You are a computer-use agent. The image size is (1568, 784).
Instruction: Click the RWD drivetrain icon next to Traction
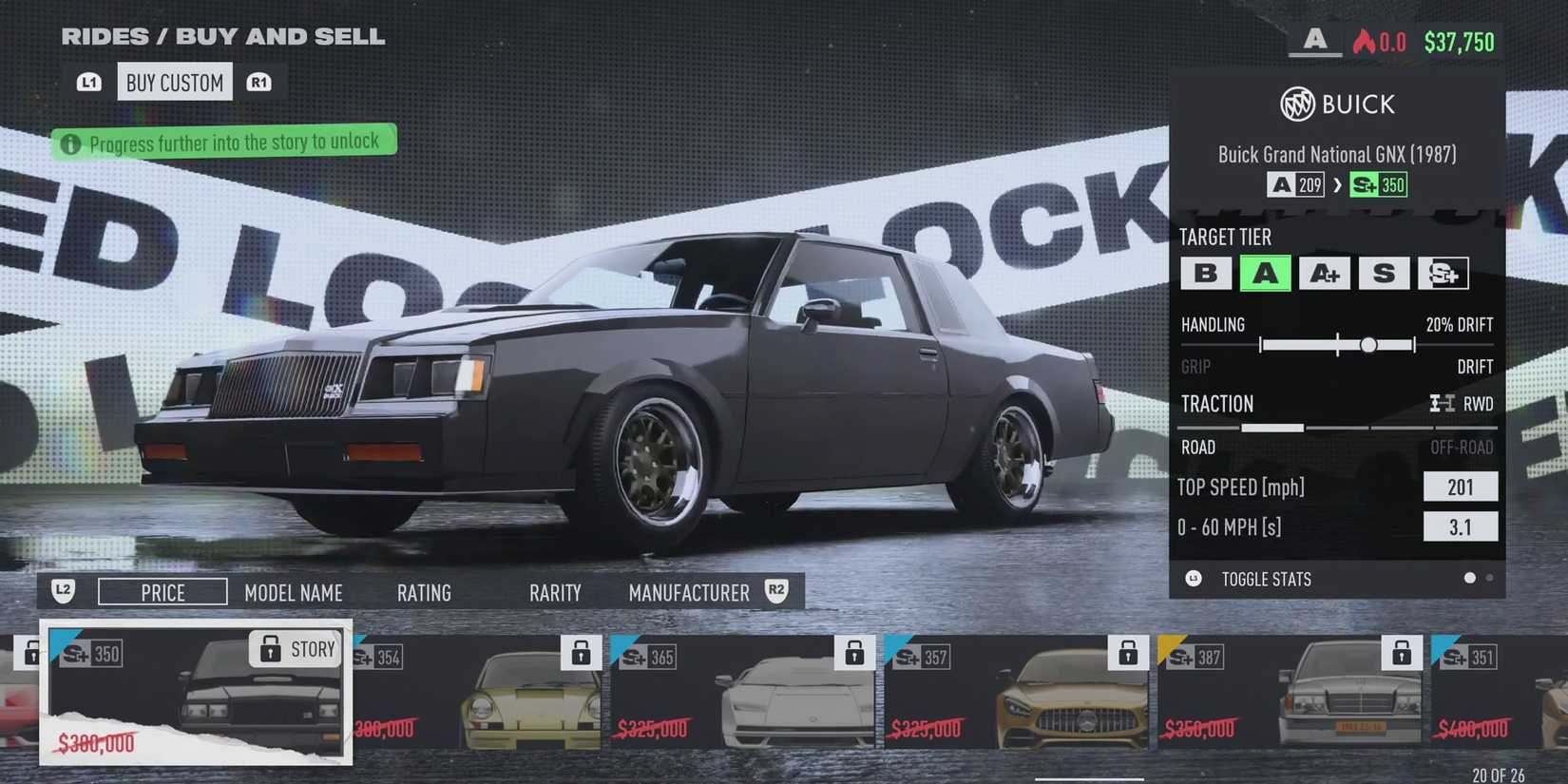coord(1441,404)
